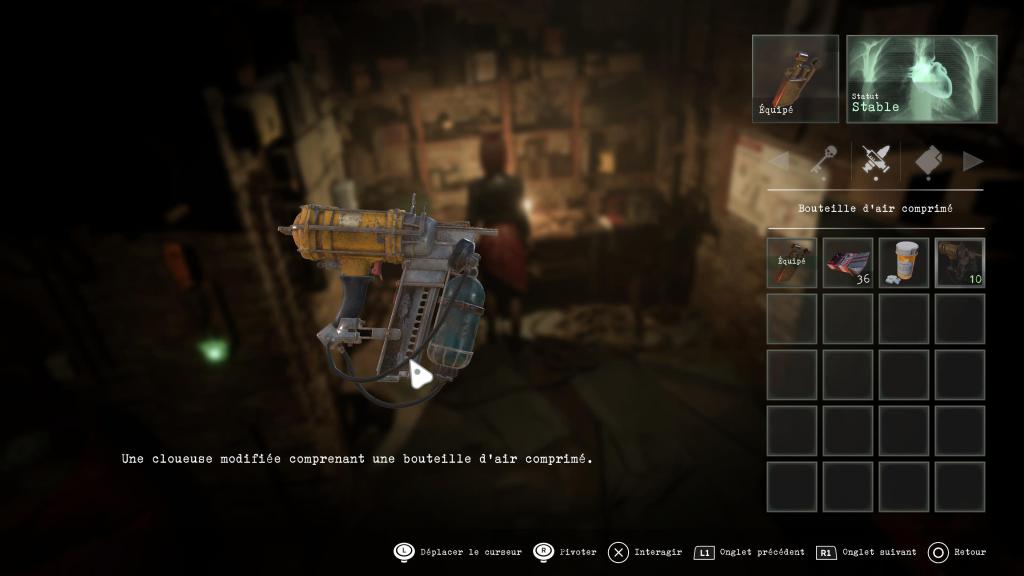Click the right arrow for next tab
Viewport: 1024px width, 576px height.
point(972,161)
